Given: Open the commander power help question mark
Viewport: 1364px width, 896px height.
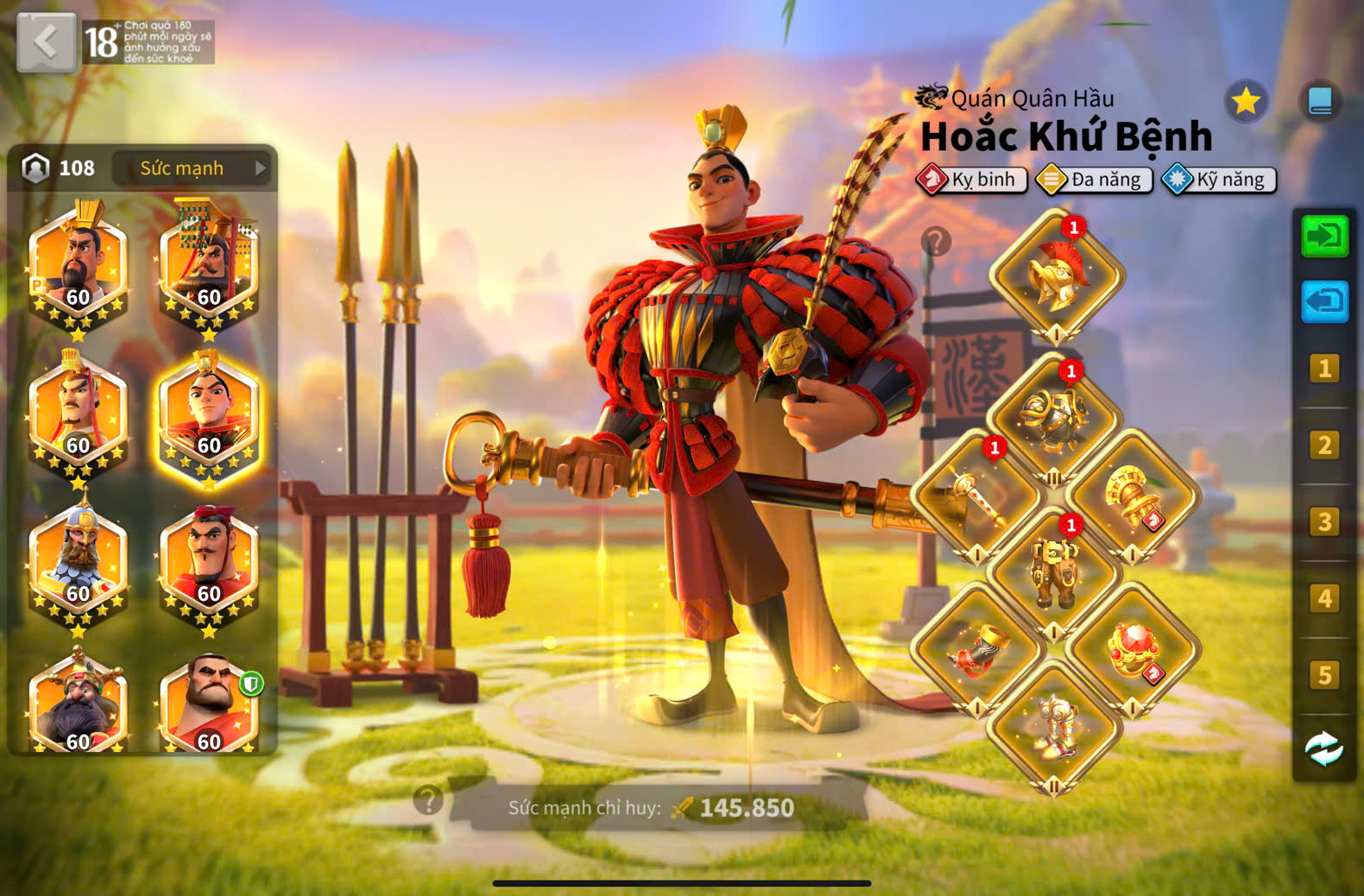Looking at the screenshot, I should click(x=428, y=800).
